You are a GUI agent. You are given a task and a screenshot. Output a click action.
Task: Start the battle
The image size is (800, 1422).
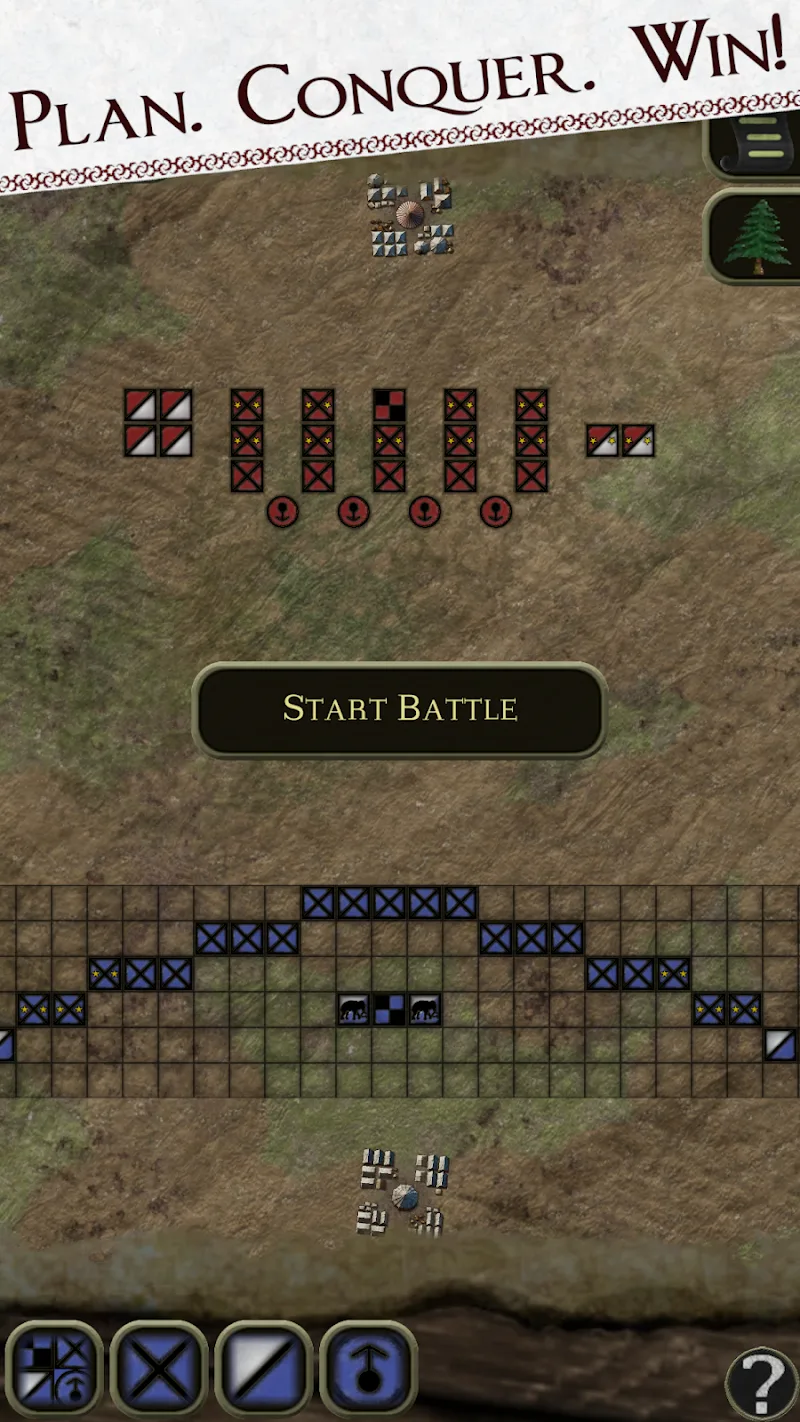pyautogui.click(x=399, y=708)
